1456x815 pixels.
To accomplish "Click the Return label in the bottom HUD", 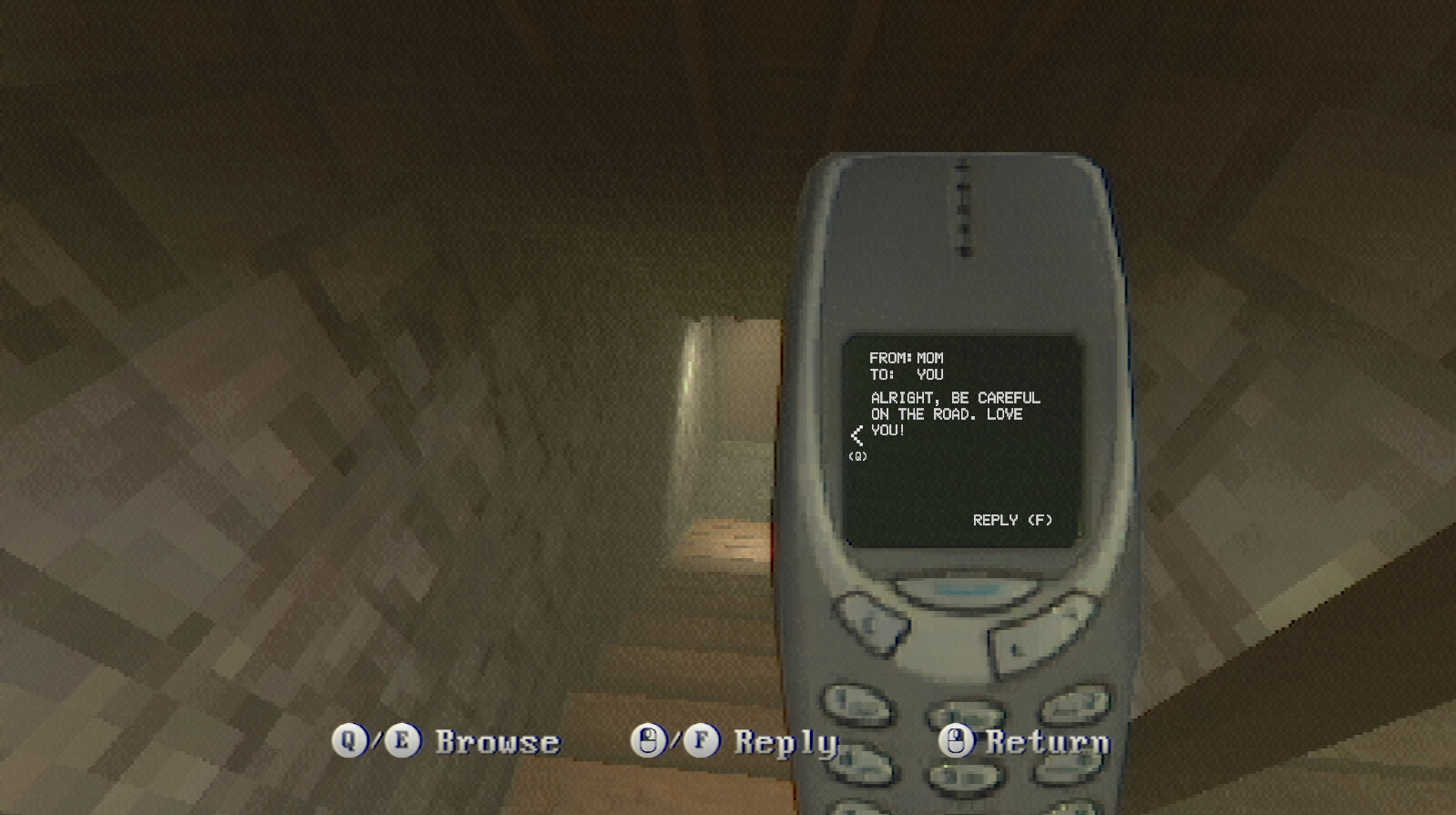I will [x=1044, y=741].
